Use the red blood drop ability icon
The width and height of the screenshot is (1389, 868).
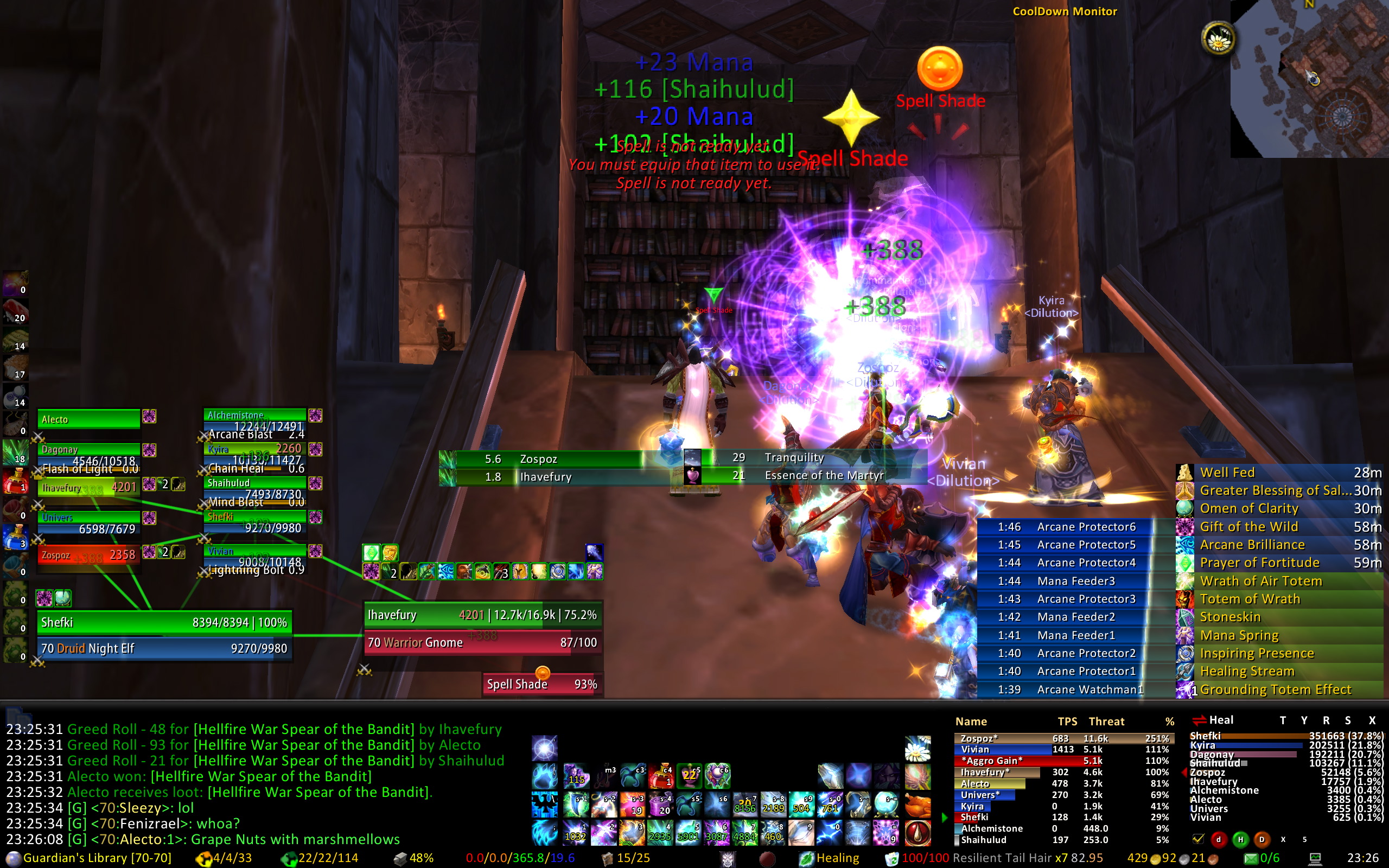[917, 832]
